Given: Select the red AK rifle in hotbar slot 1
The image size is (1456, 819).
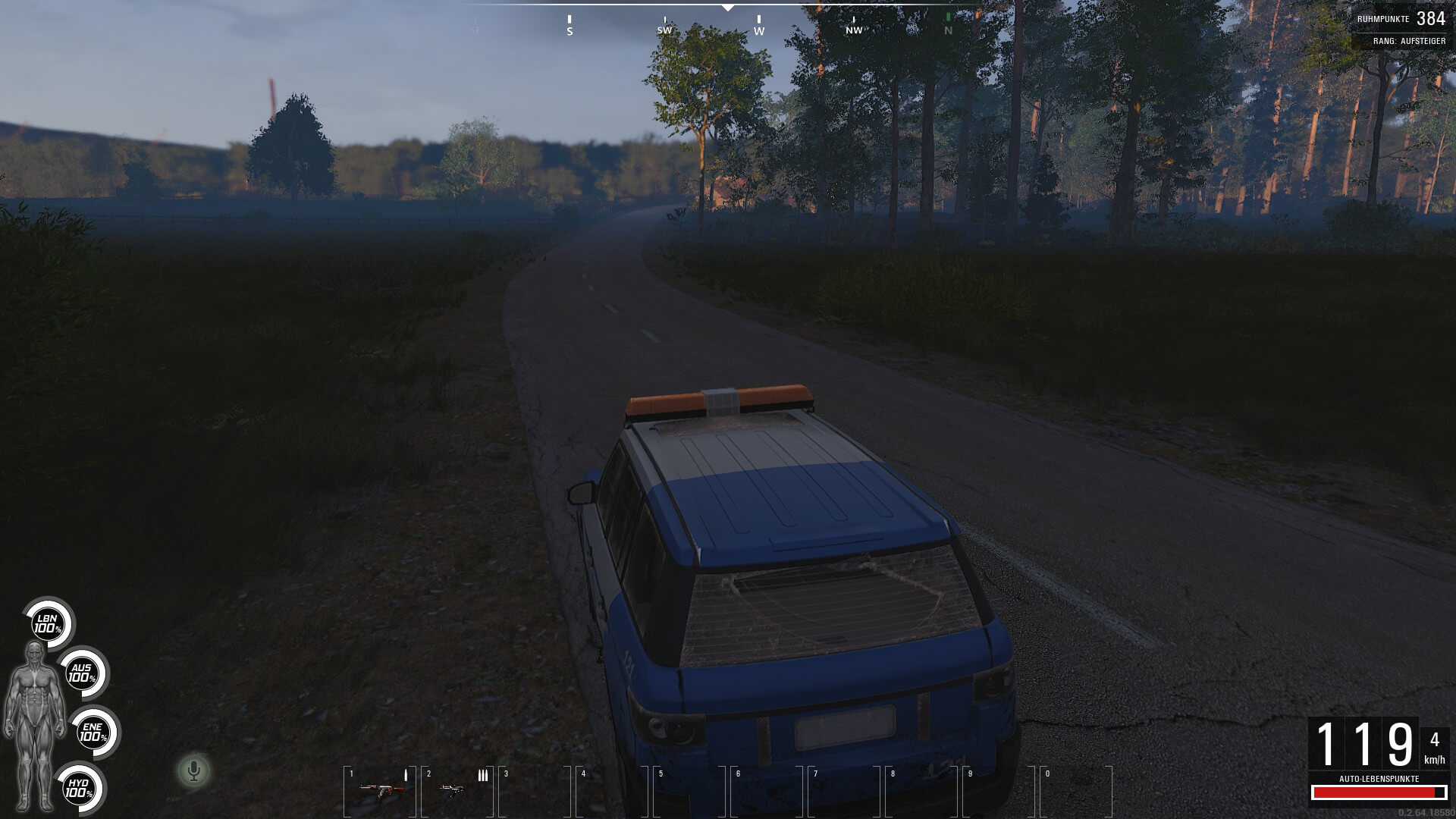Looking at the screenshot, I should pos(381,789).
